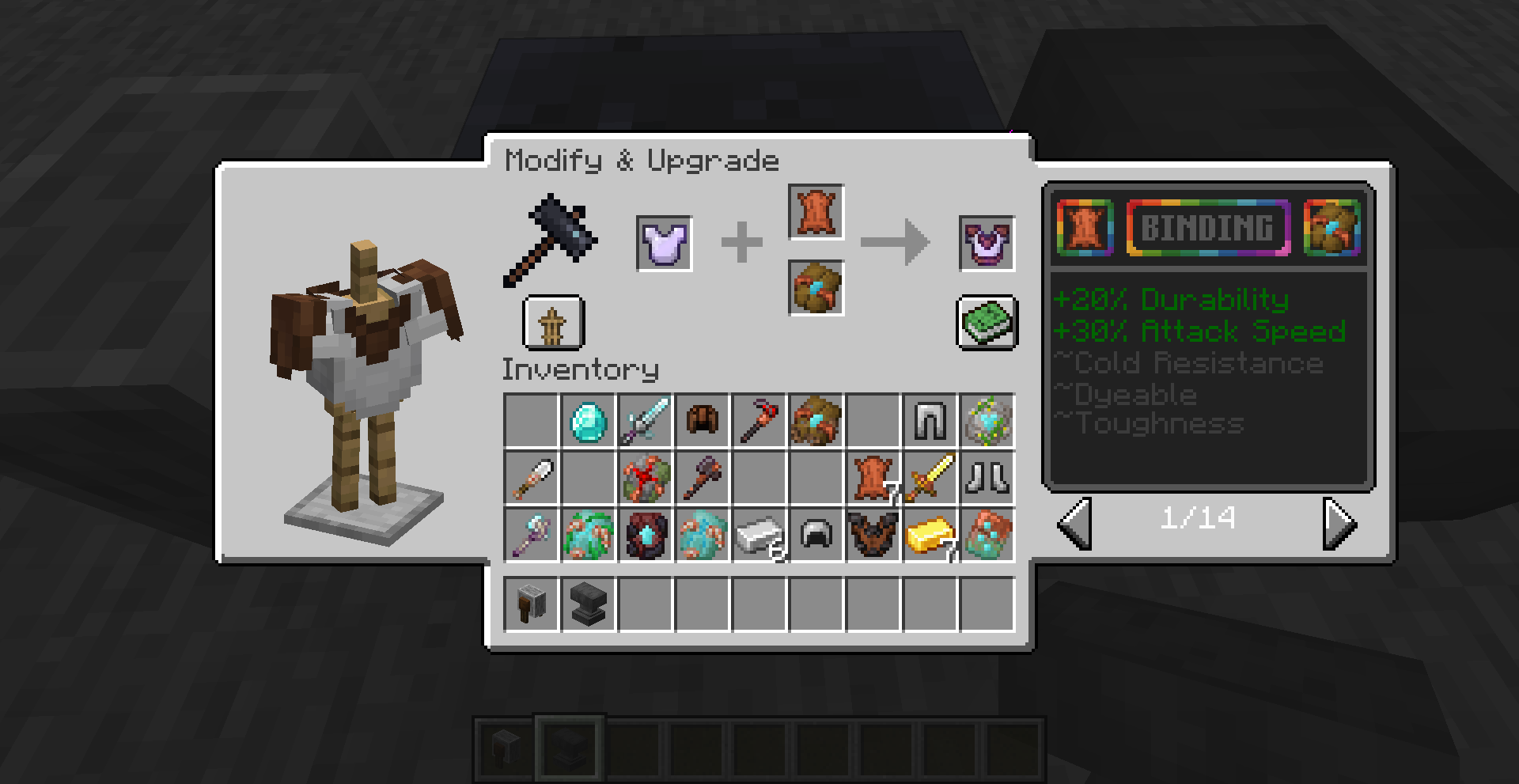
Task: Click the brown leather cap in the inventory
Action: click(x=703, y=422)
